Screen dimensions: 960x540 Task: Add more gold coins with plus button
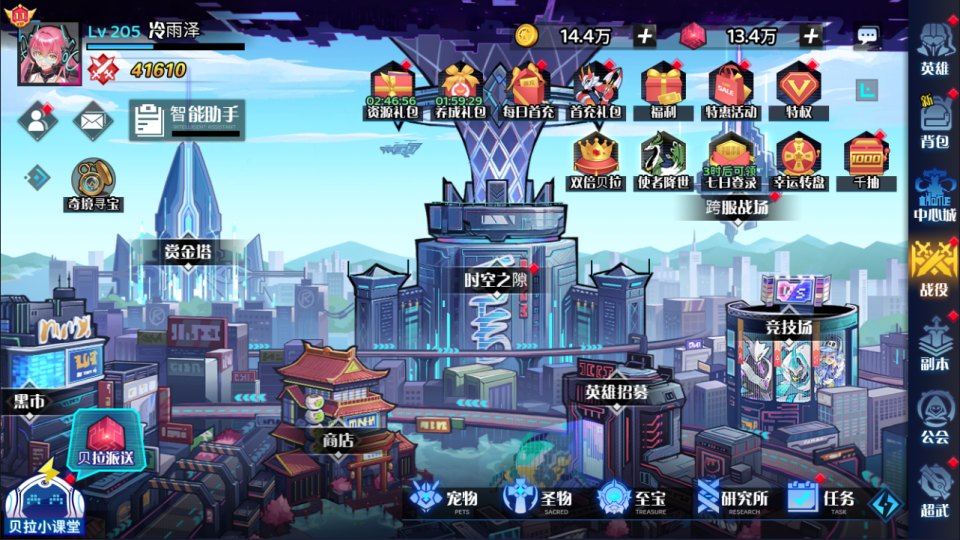coord(645,36)
